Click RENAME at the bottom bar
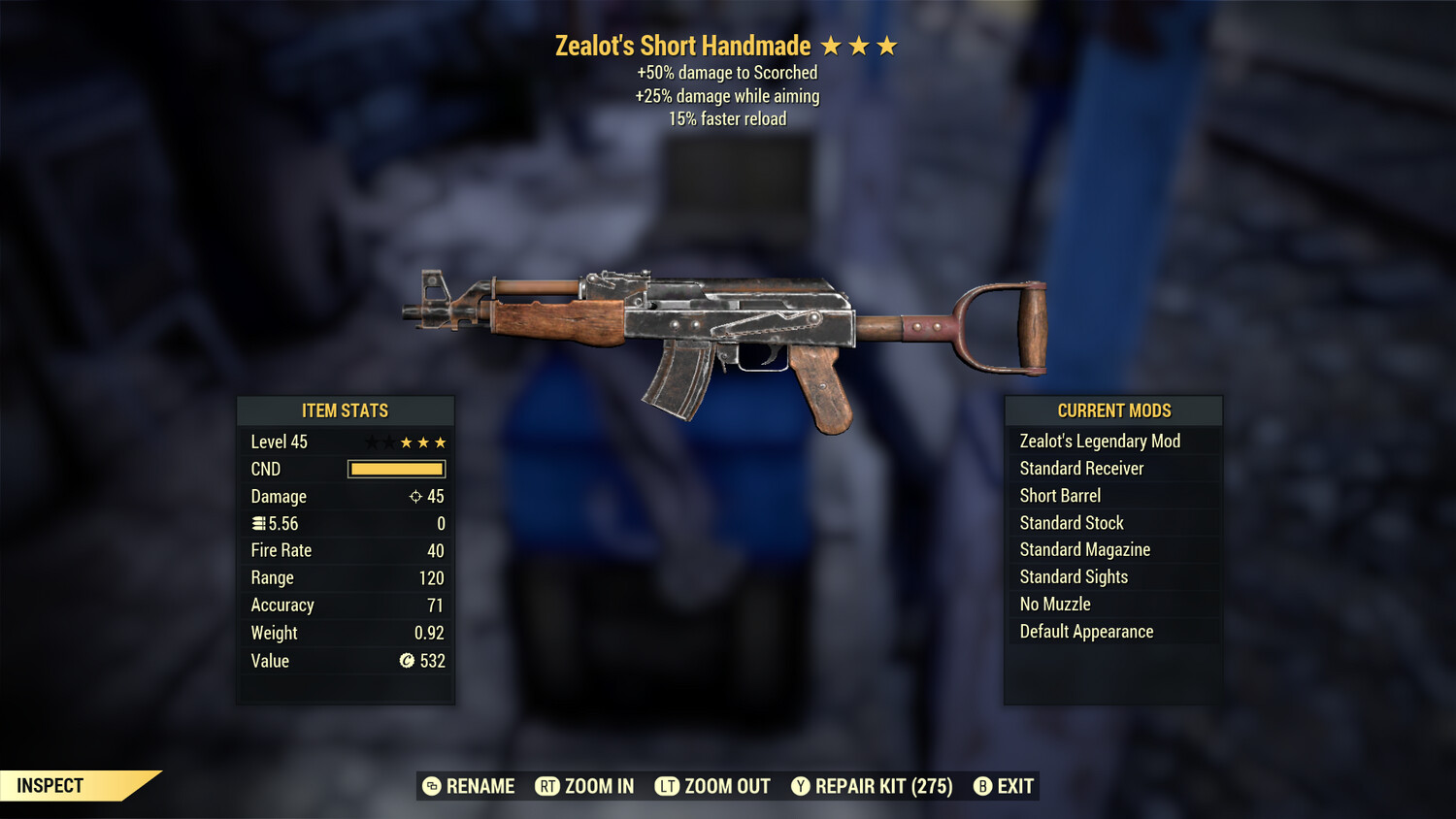The image size is (1456, 819). (x=480, y=786)
